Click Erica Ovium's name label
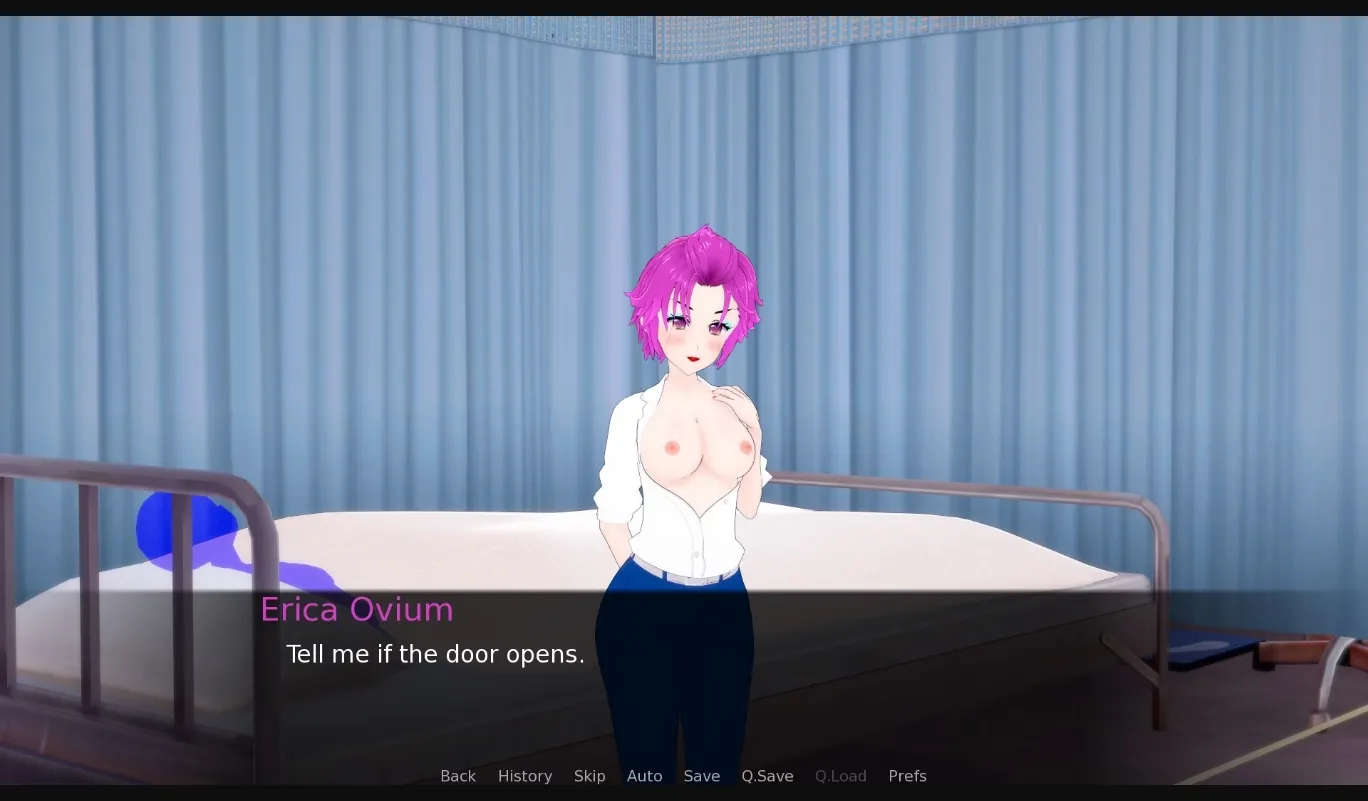 (x=357, y=609)
